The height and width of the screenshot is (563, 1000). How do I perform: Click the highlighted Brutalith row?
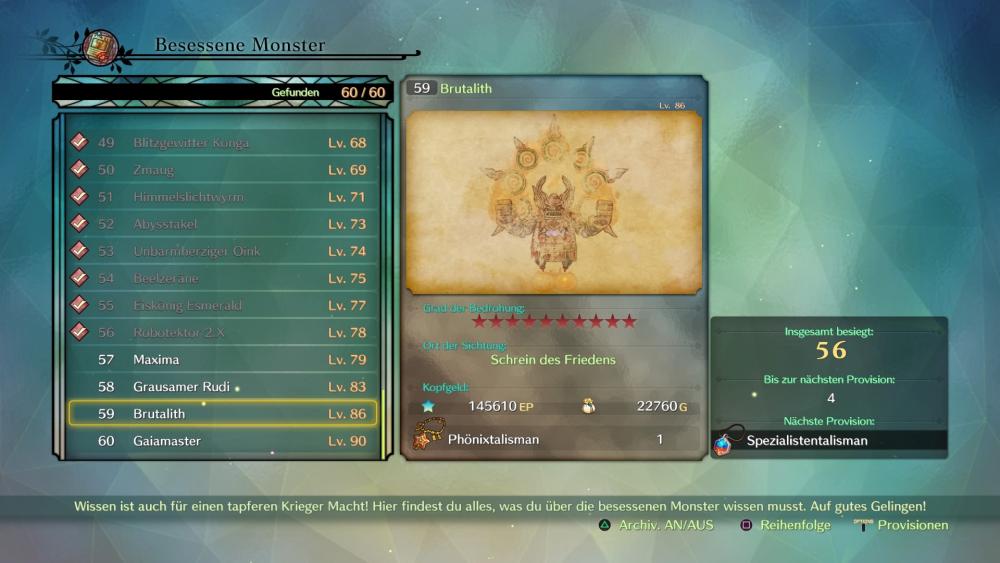(222, 413)
